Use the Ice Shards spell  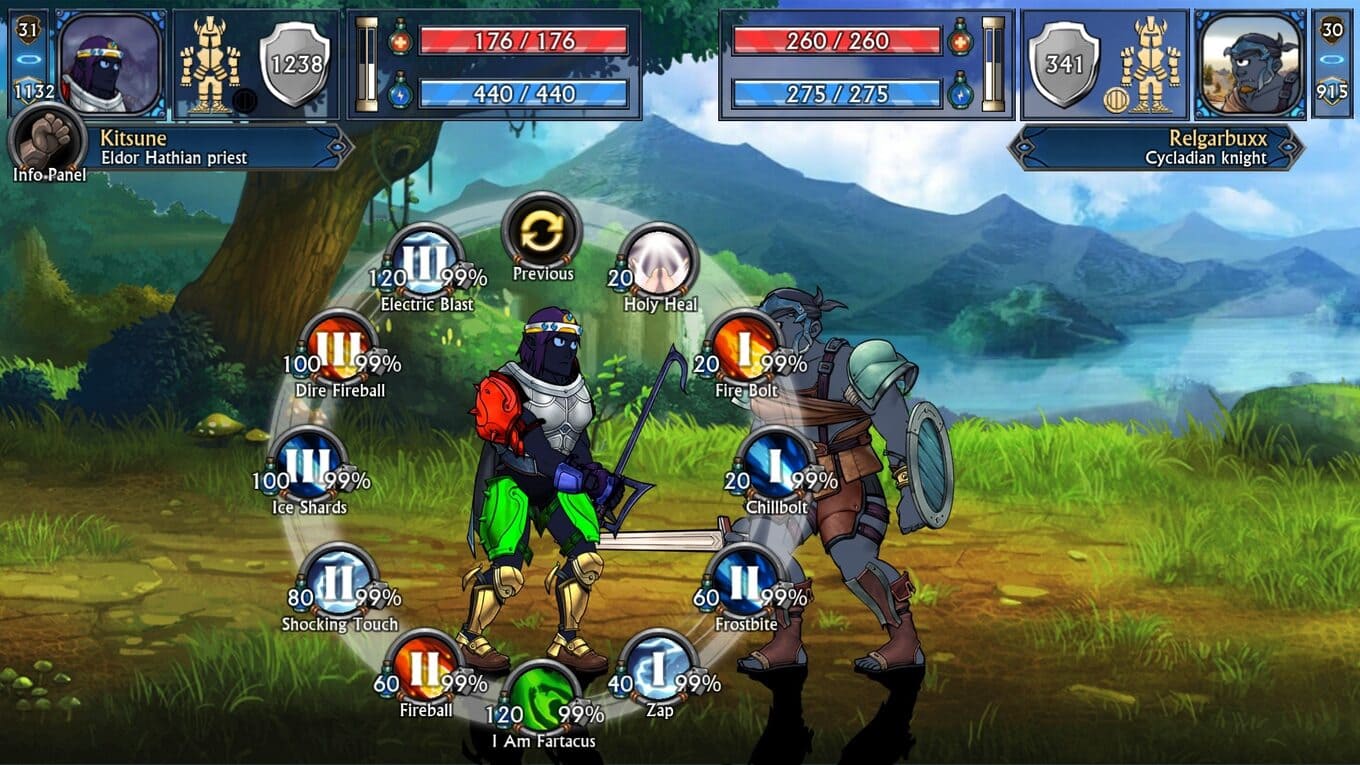(309, 464)
